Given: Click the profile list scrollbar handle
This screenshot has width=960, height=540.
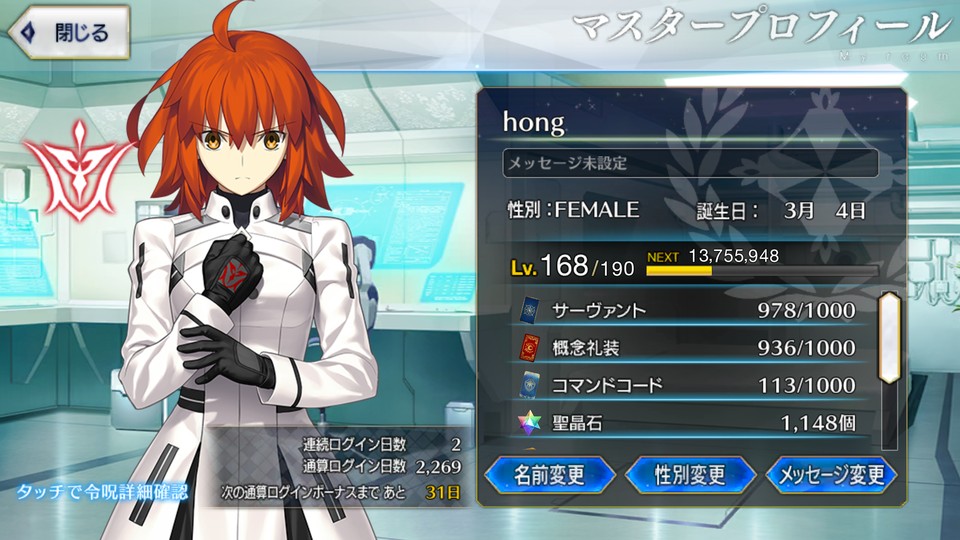Looking at the screenshot, I should [888, 337].
